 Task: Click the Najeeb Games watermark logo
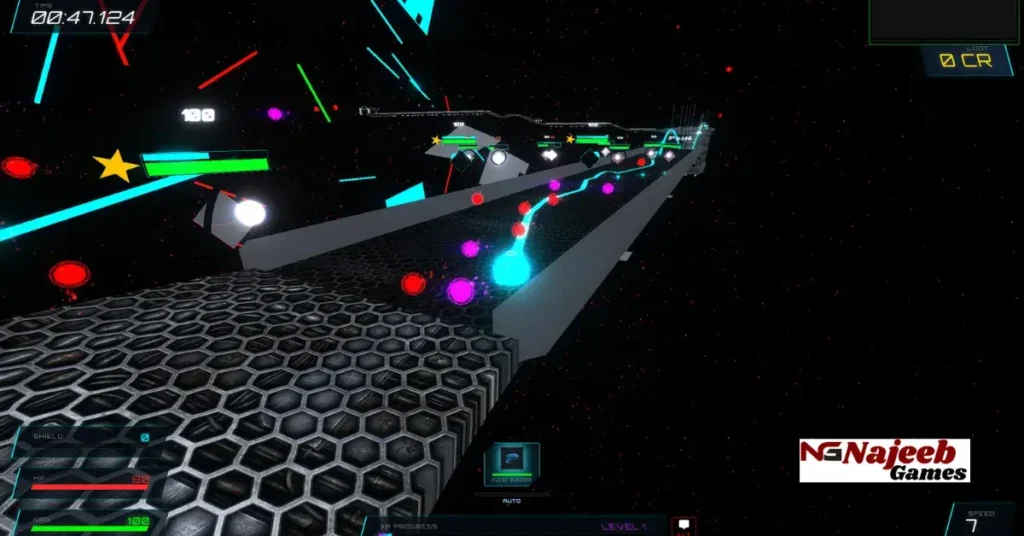(x=884, y=460)
